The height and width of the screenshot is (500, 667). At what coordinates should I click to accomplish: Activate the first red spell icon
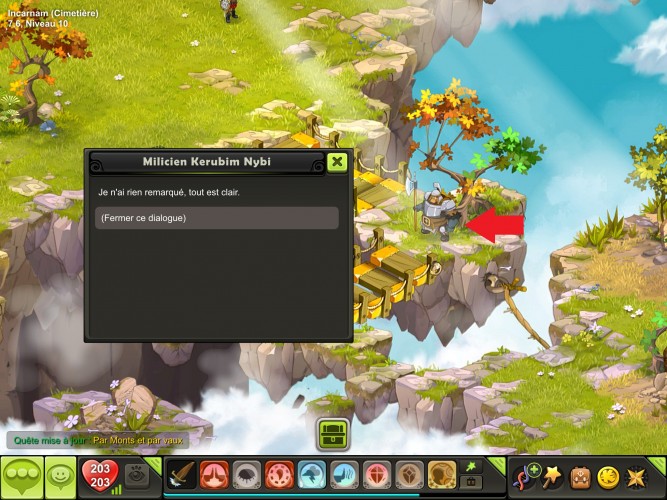click(x=215, y=475)
